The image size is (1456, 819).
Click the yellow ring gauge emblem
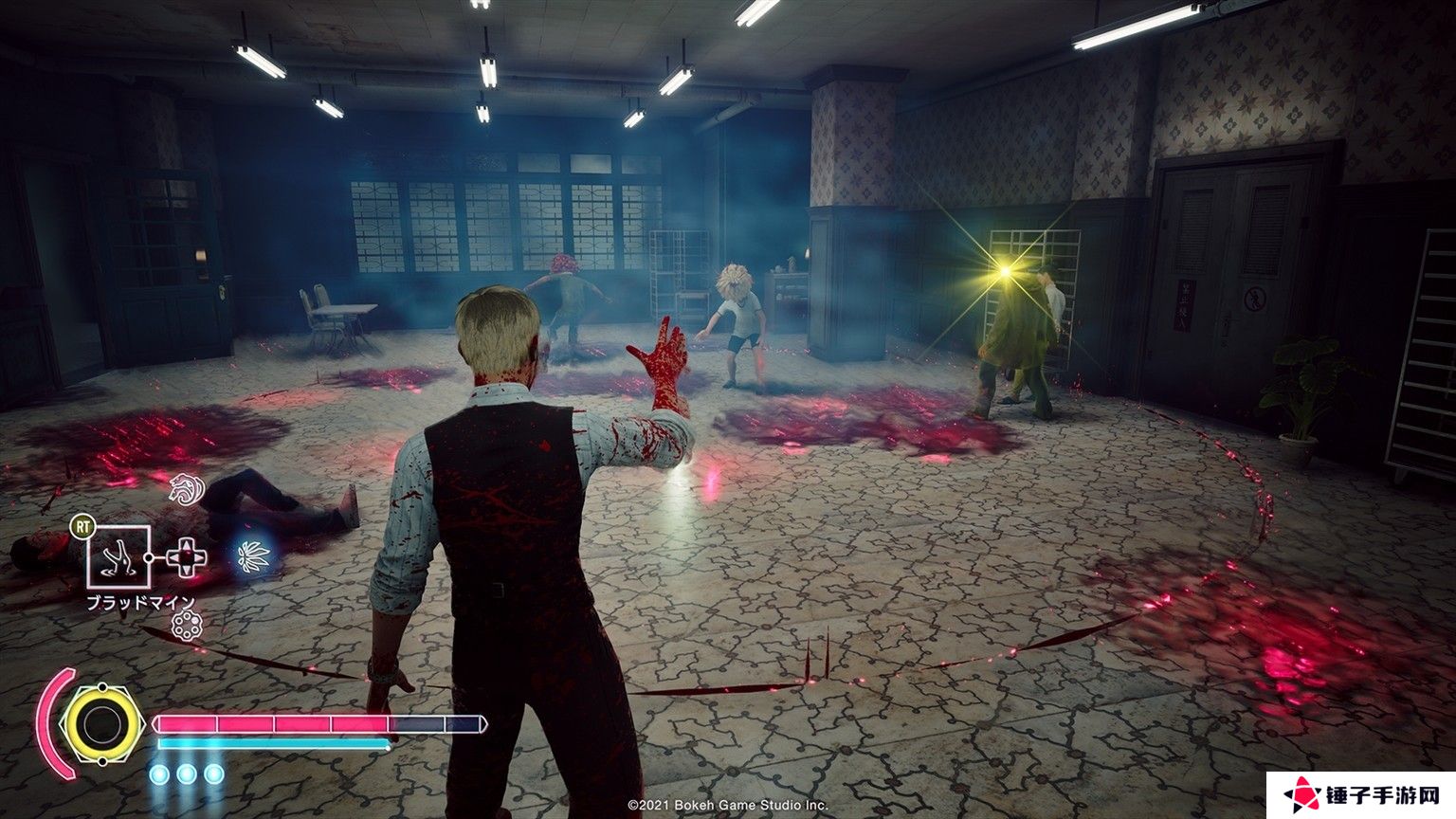coord(98,725)
